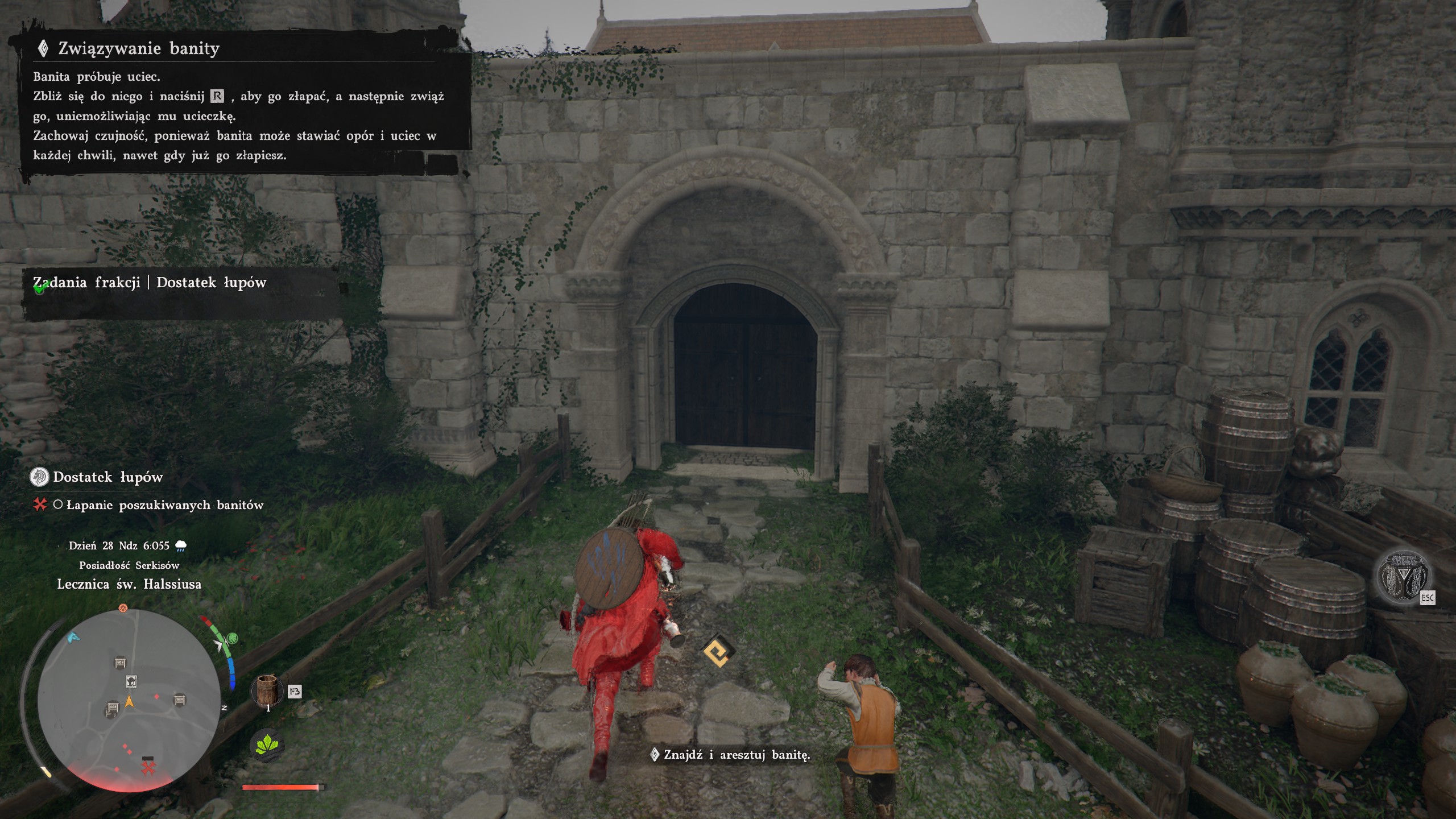Select the orange marker atop the minimap
This screenshot has width=1456, height=819.
coord(123,608)
